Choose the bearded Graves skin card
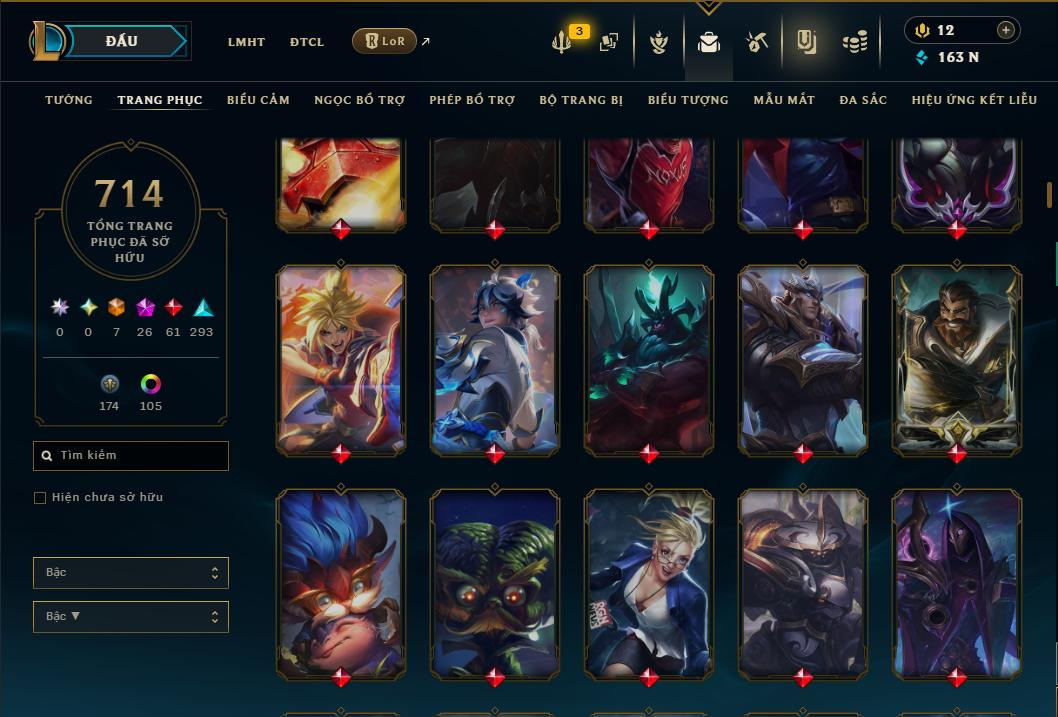 pyautogui.click(x=957, y=358)
